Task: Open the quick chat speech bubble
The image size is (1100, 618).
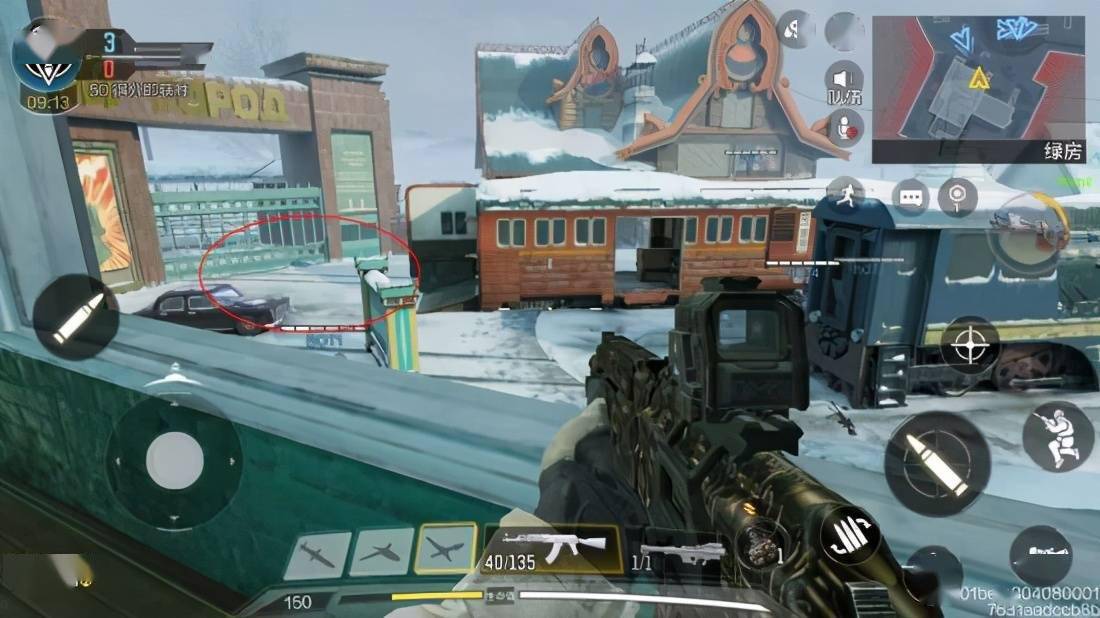Action: click(909, 197)
